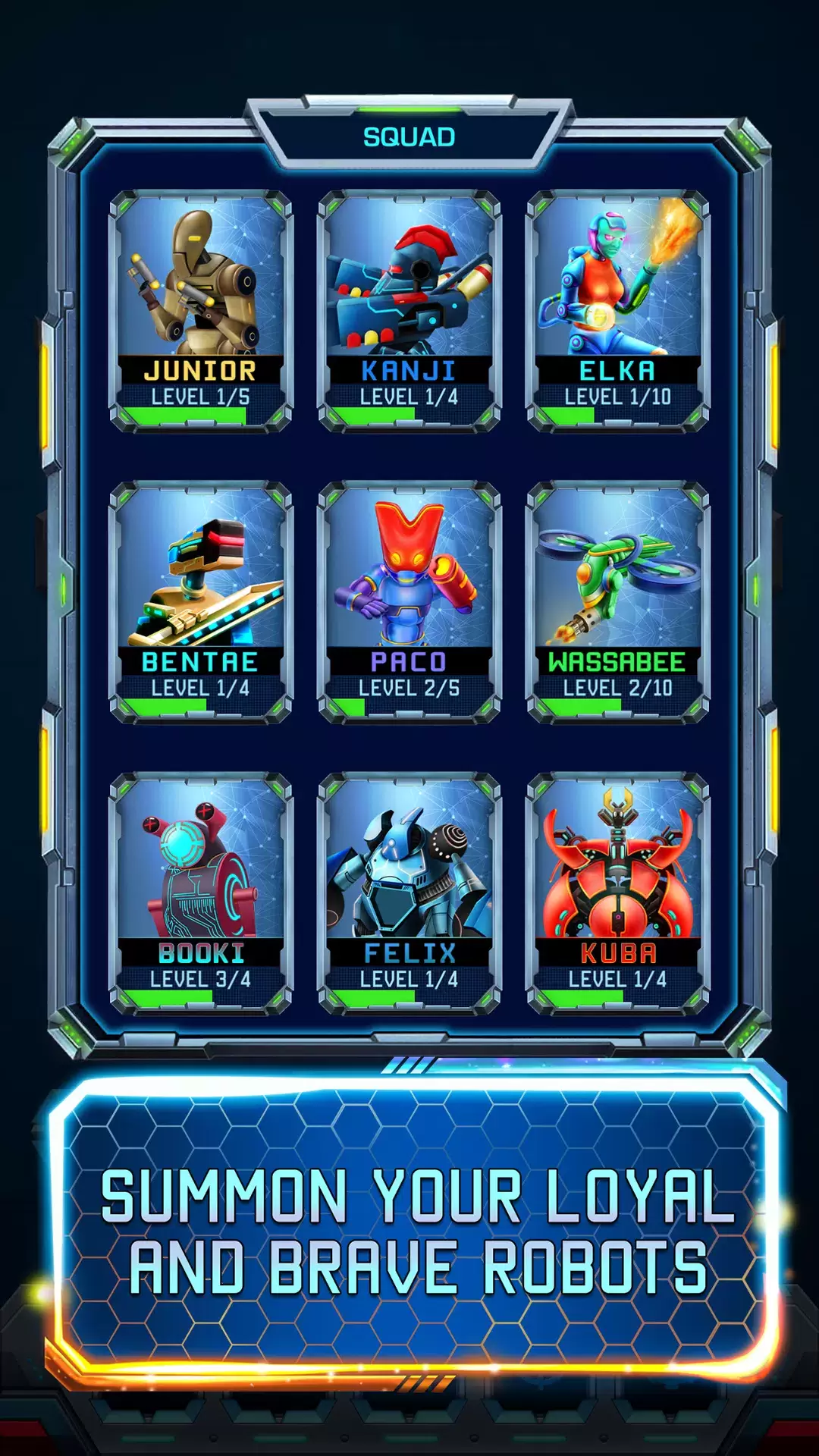The image size is (819, 1456).
Task: Pick the Elka robot card
Action: pyautogui.click(x=617, y=311)
